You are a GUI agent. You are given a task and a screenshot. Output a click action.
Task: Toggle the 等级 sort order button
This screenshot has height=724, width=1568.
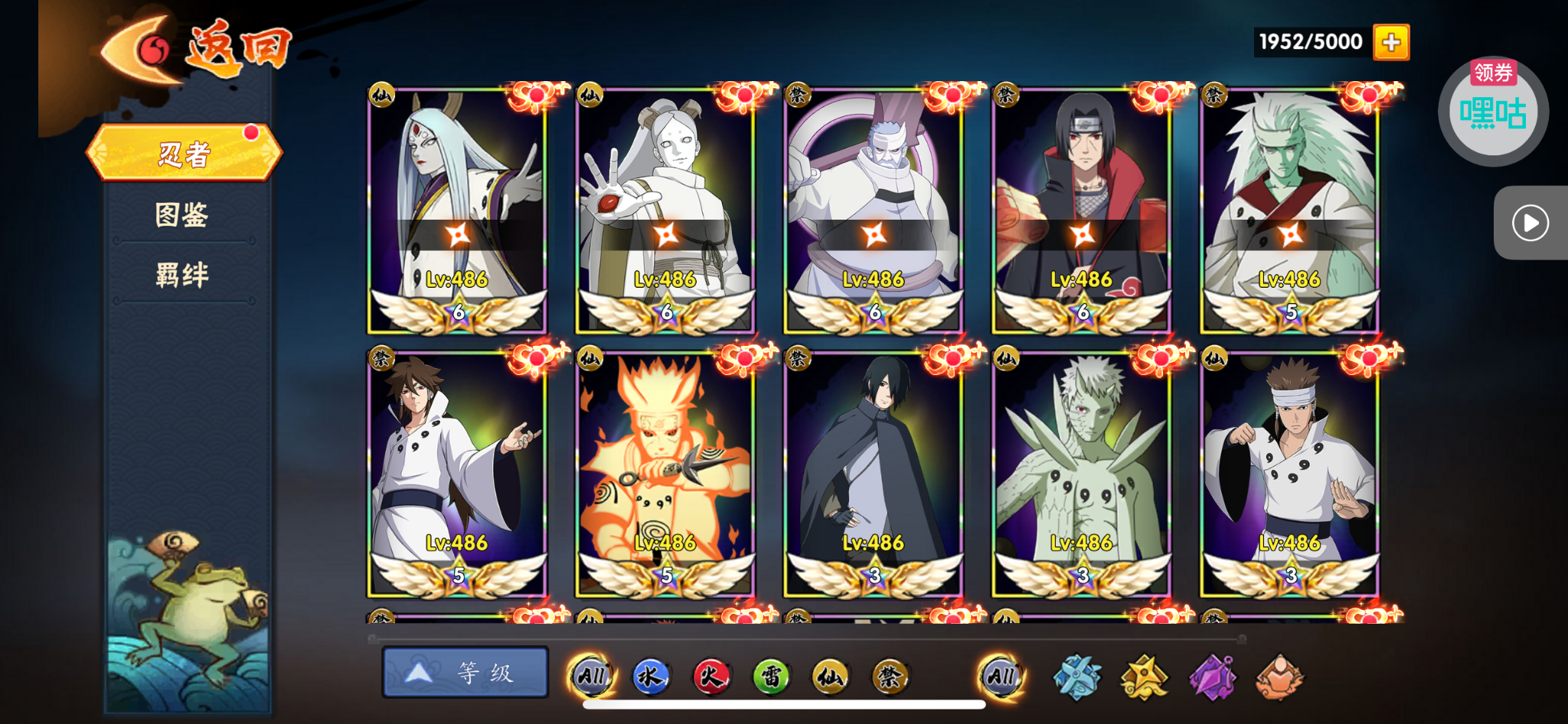pos(465,673)
